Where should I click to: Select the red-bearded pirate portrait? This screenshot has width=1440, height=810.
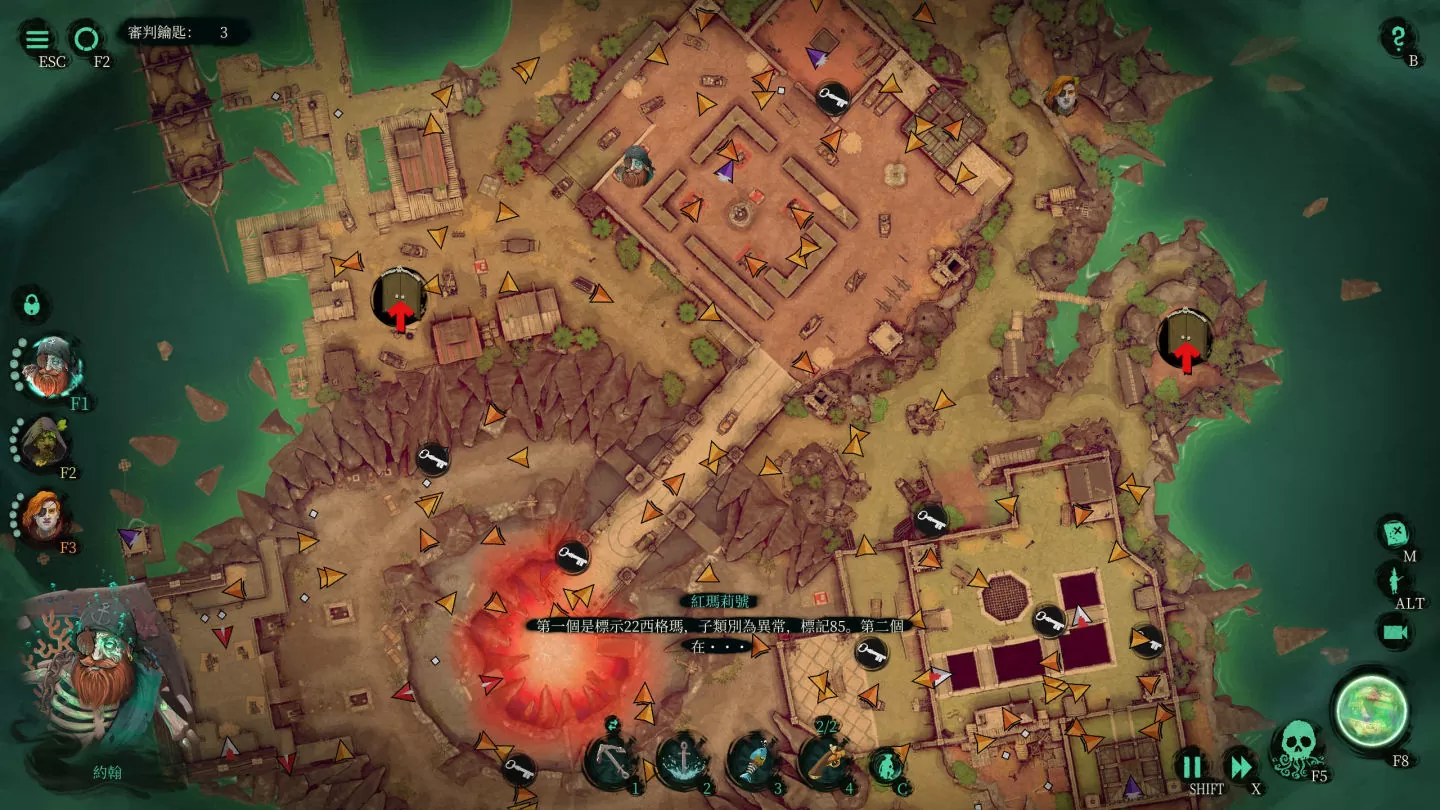pos(50,367)
